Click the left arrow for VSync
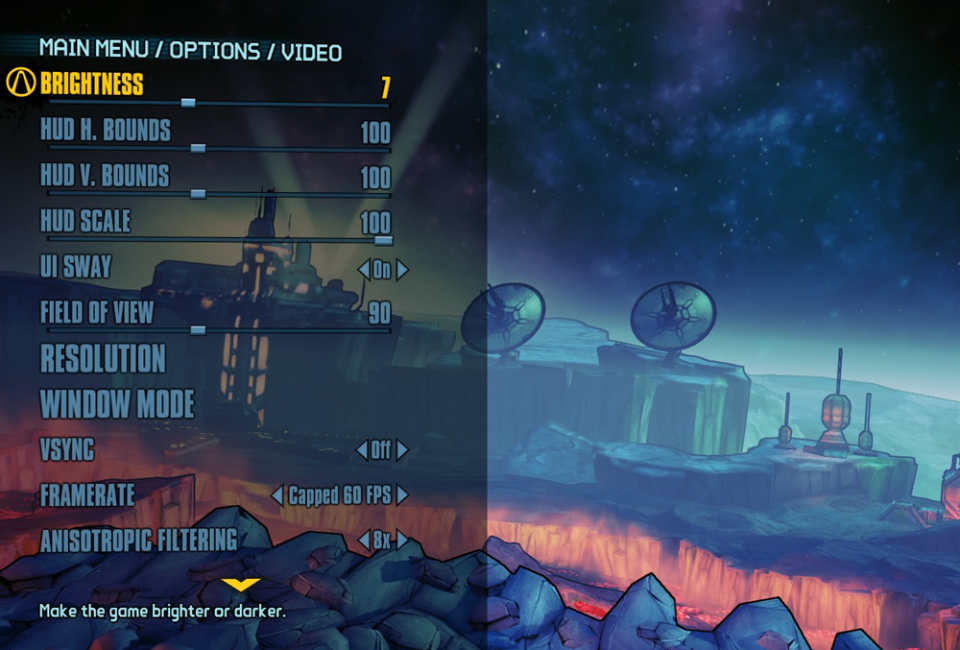This screenshot has width=960, height=650. coord(362,451)
